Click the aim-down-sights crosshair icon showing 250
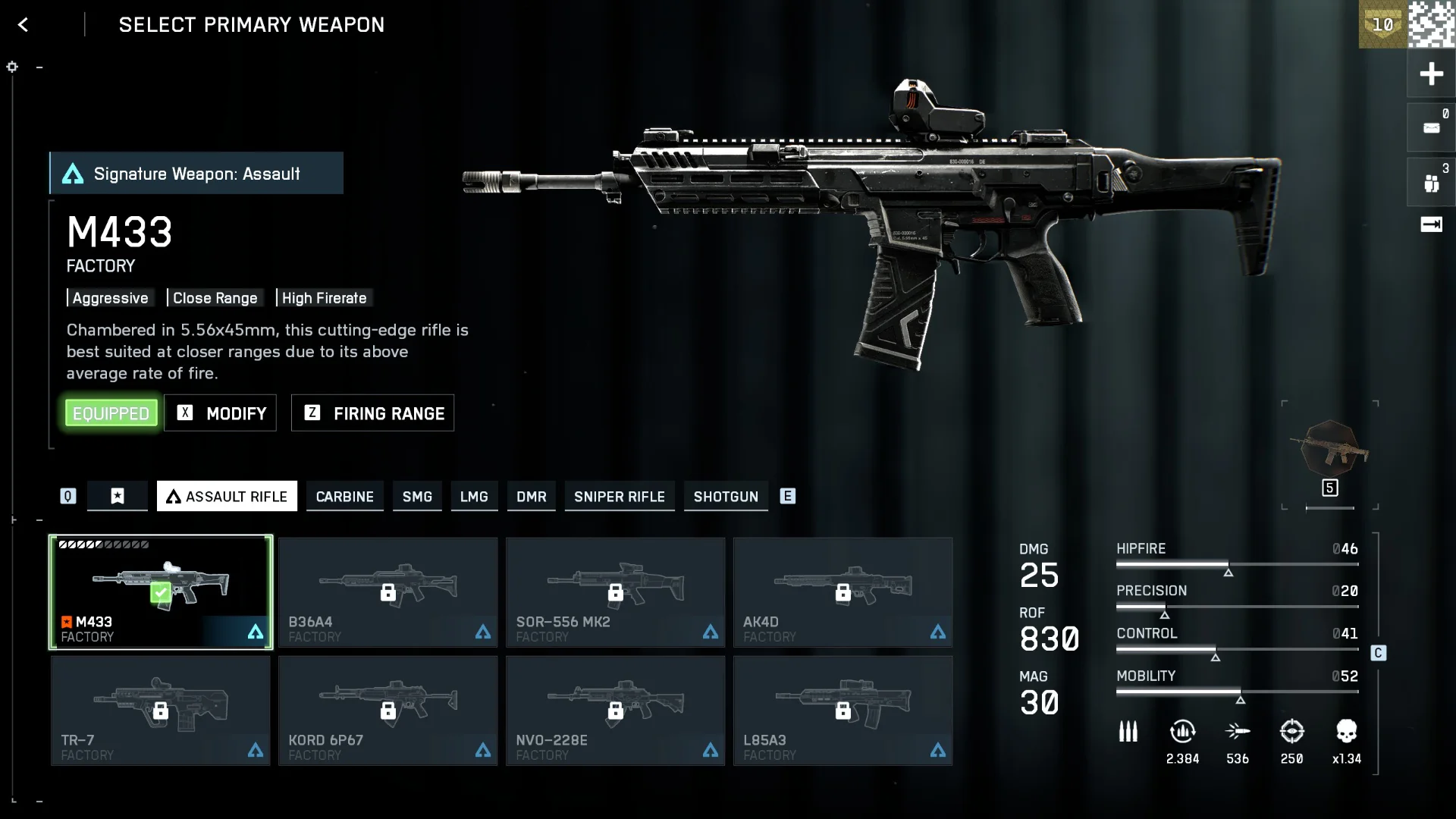 [1294, 732]
